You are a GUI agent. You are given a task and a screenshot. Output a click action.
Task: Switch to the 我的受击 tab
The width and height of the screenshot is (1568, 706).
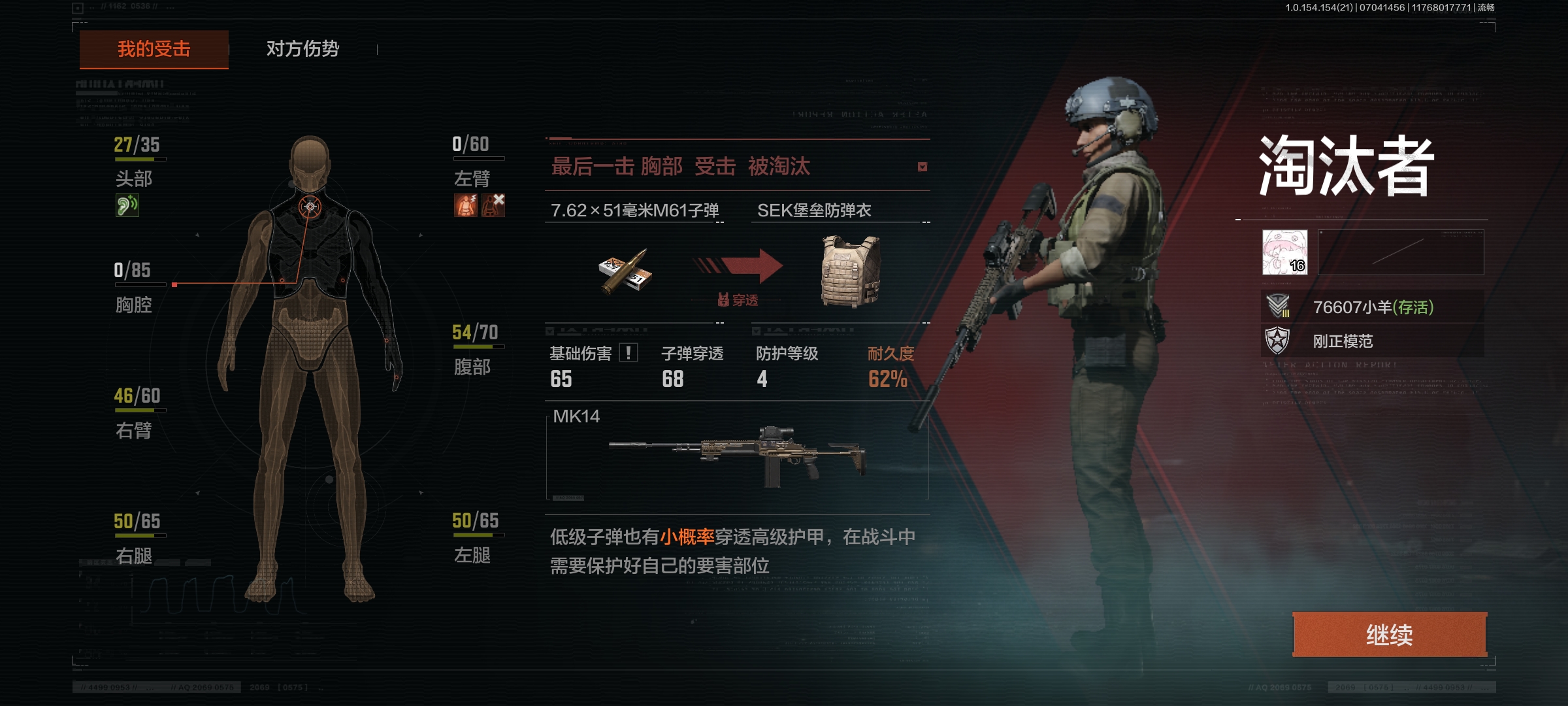154,49
